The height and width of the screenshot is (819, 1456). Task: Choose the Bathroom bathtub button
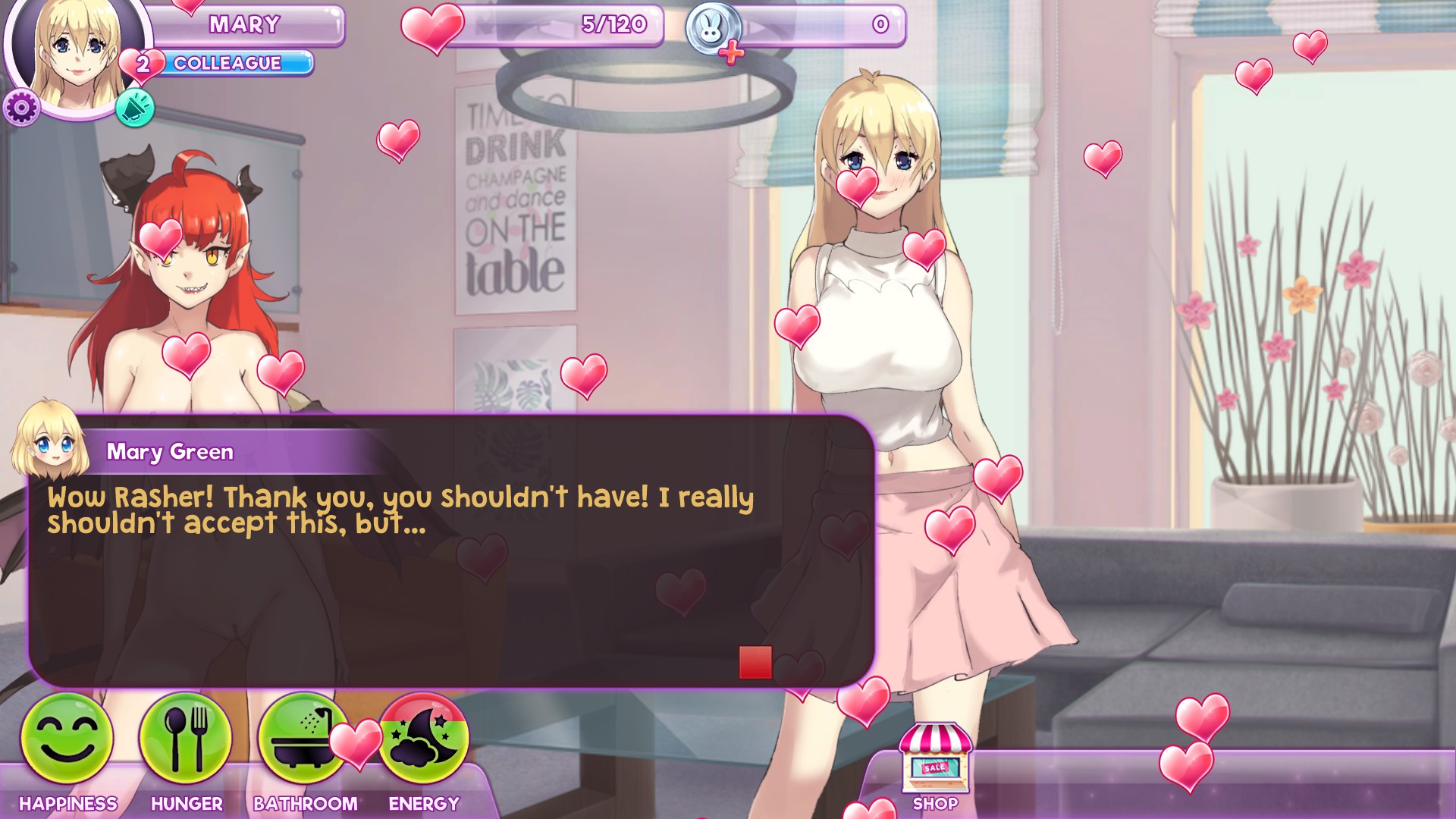point(303,738)
